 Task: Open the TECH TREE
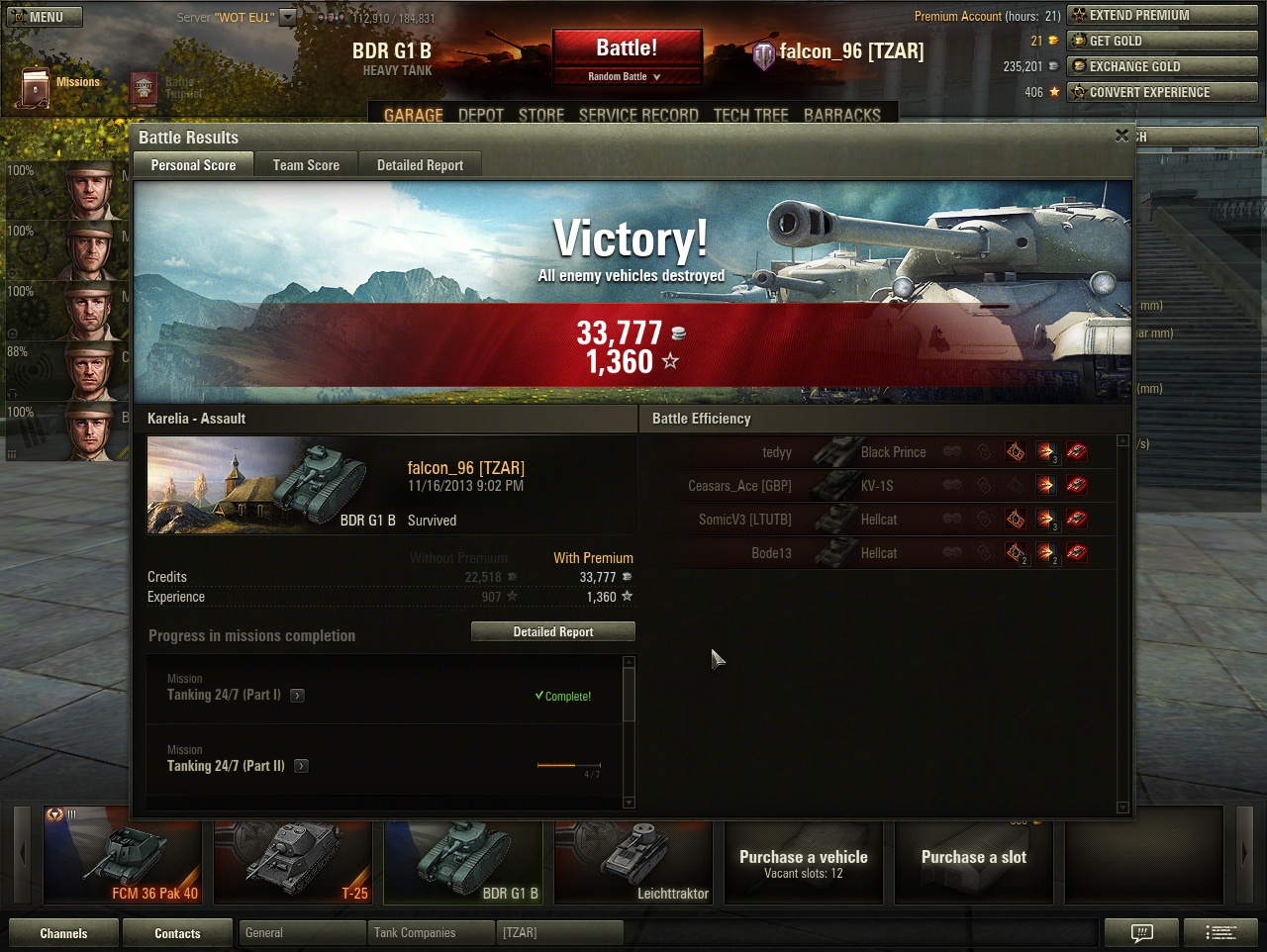[x=750, y=115]
